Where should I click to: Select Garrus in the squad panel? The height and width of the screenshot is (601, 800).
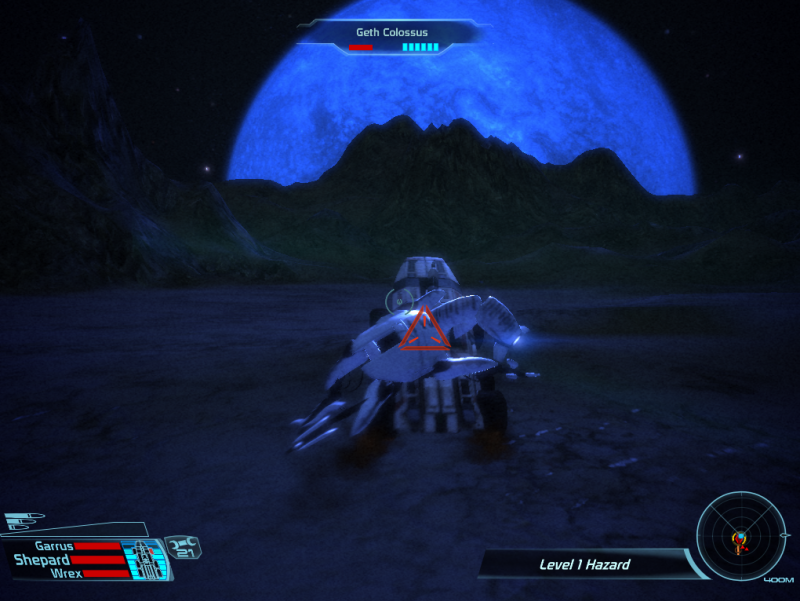(55, 547)
